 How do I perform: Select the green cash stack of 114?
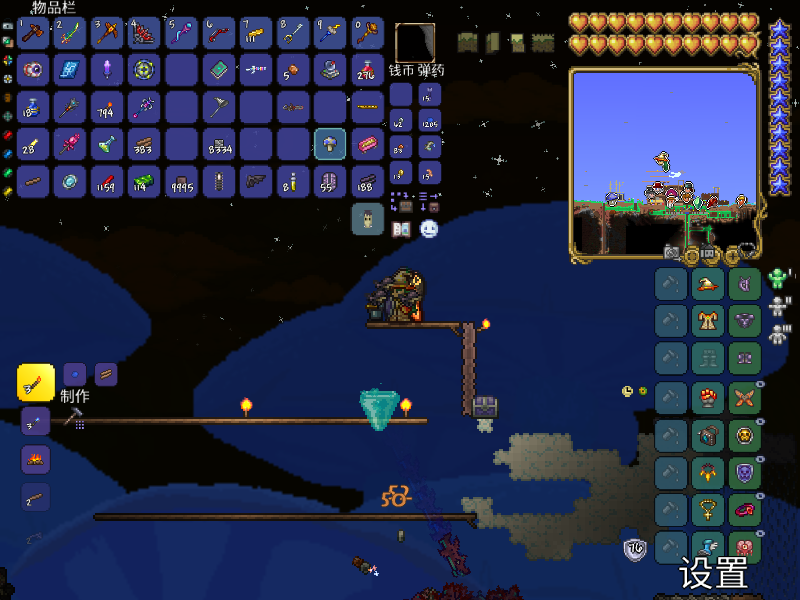tap(144, 181)
